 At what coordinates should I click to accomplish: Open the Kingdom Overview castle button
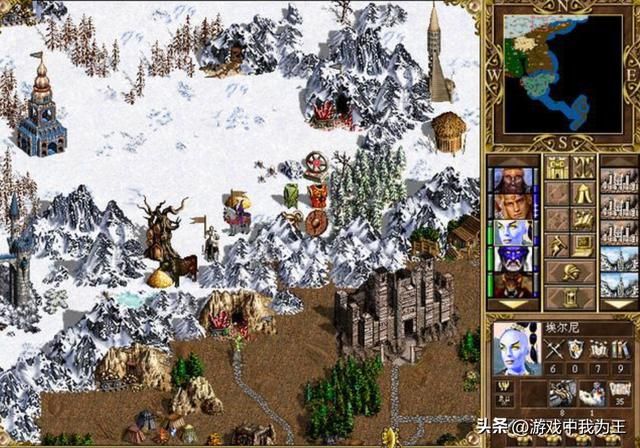click(x=556, y=168)
